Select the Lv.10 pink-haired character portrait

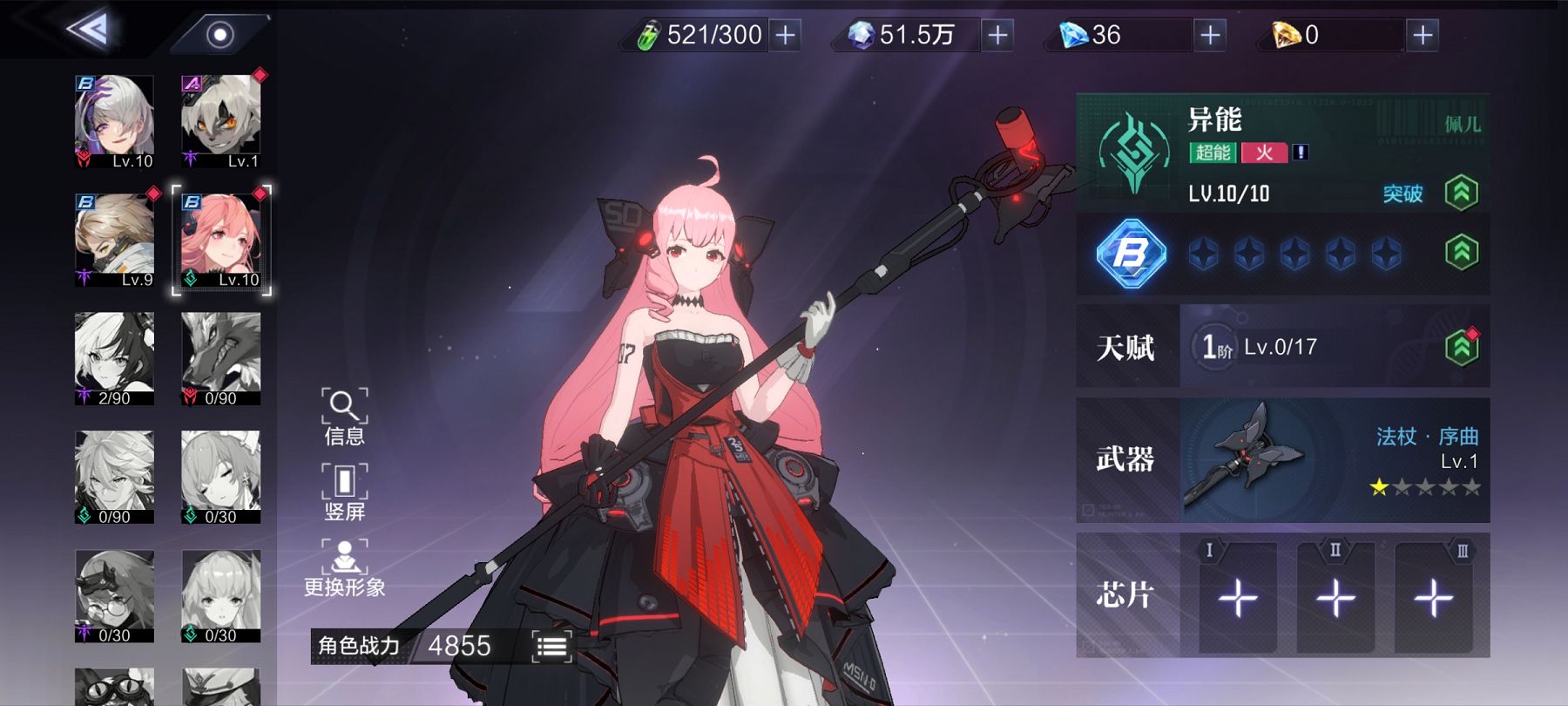(221, 240)
